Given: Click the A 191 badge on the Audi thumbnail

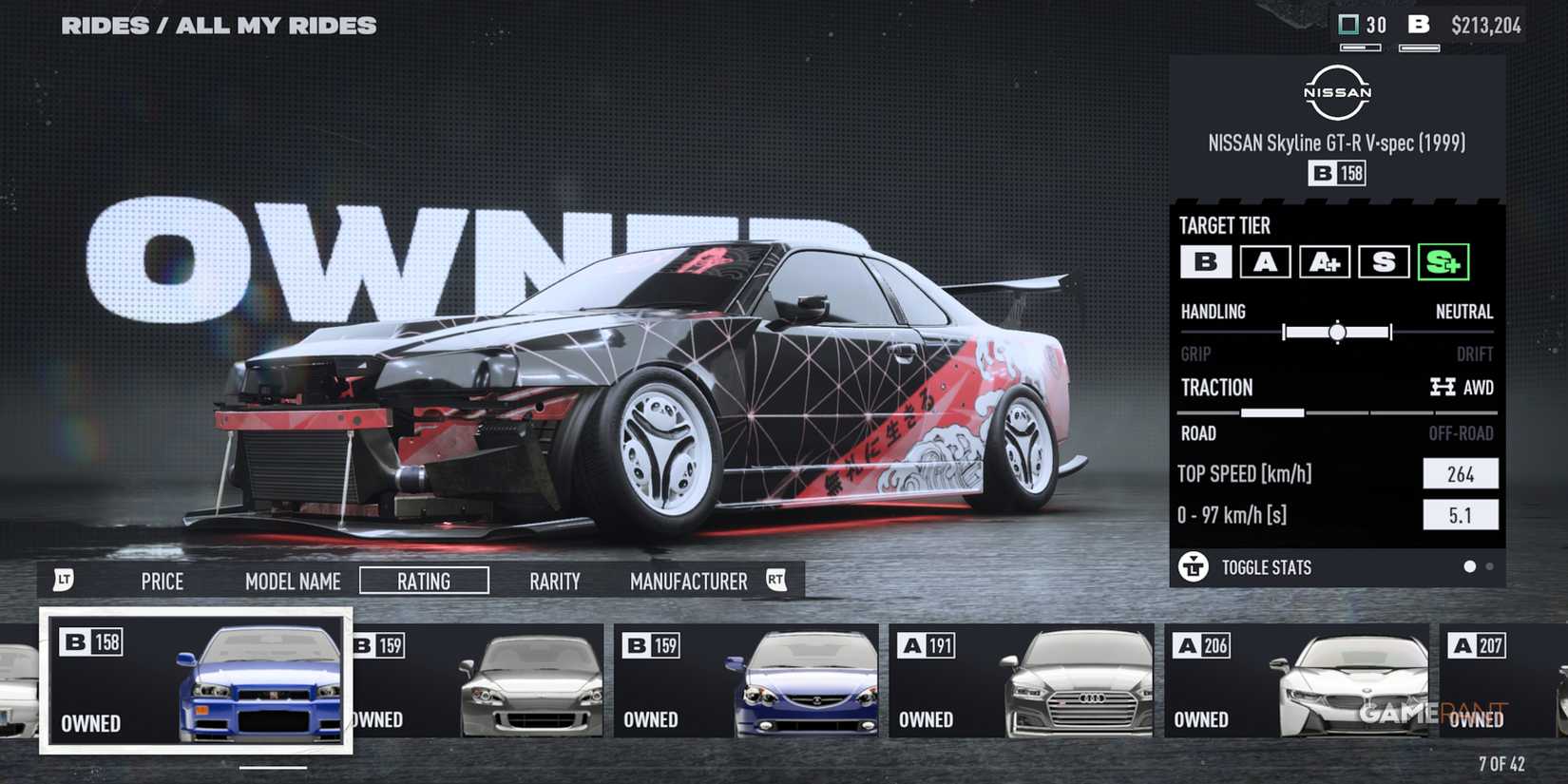Looking at the screenshot, I should (x=928, y=643).
